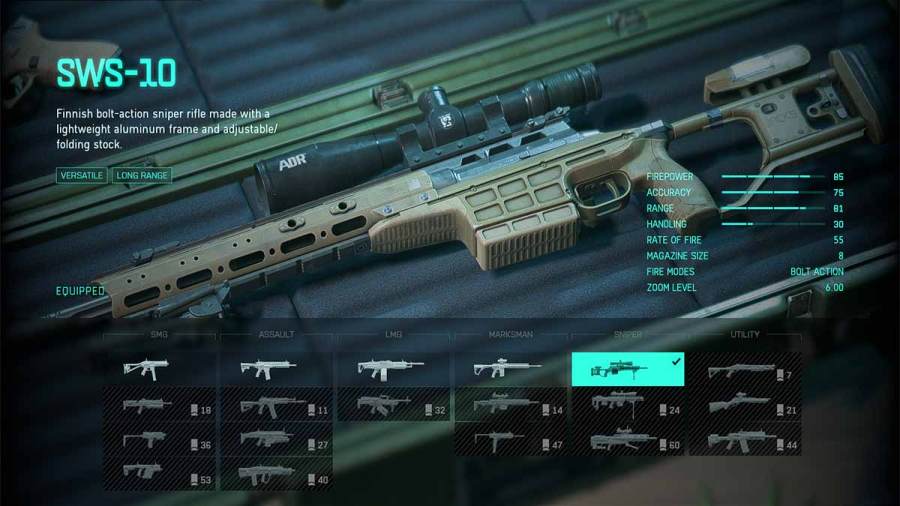The height and width of the screenshot is (506, 900).
Task: Choose the assault rifle locked at level 40
Action: pyautogui.click(x=277, y=473)
